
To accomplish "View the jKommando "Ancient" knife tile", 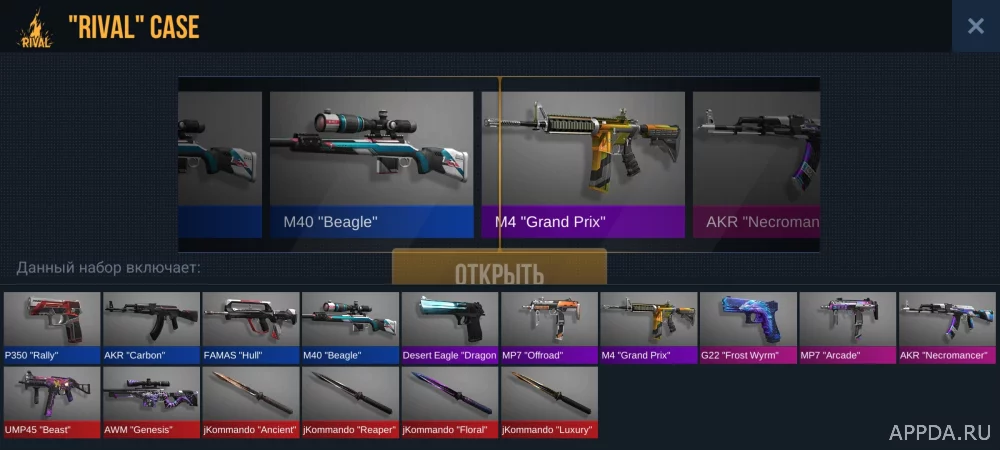I will pyautogui.click(x=250, y=401).
